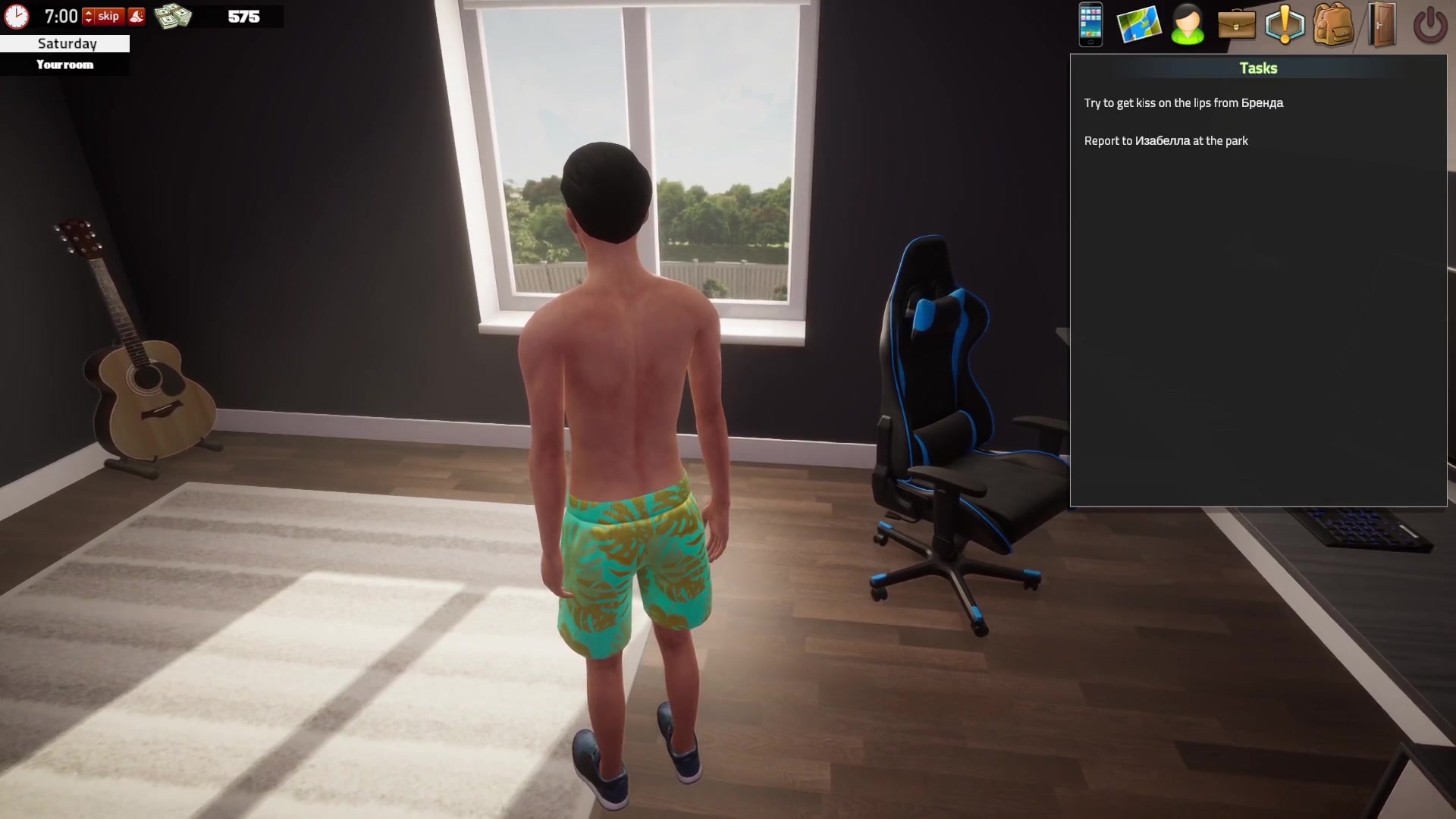Select task to report to Изабелла
Screen dimensions: 1456x819
pyautogui.click(x=1166, y=140)
